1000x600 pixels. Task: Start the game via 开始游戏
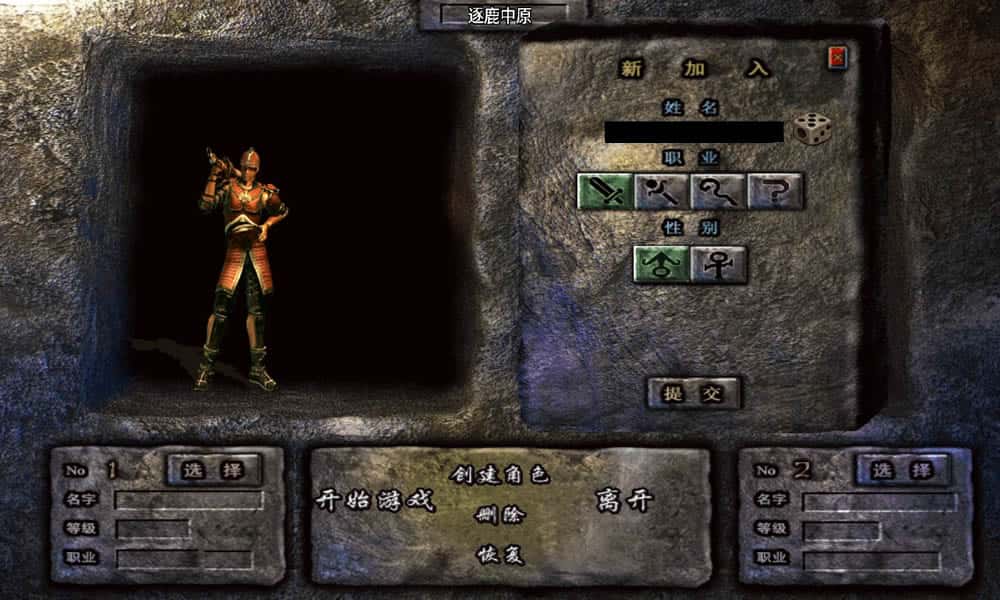point(376,500)
